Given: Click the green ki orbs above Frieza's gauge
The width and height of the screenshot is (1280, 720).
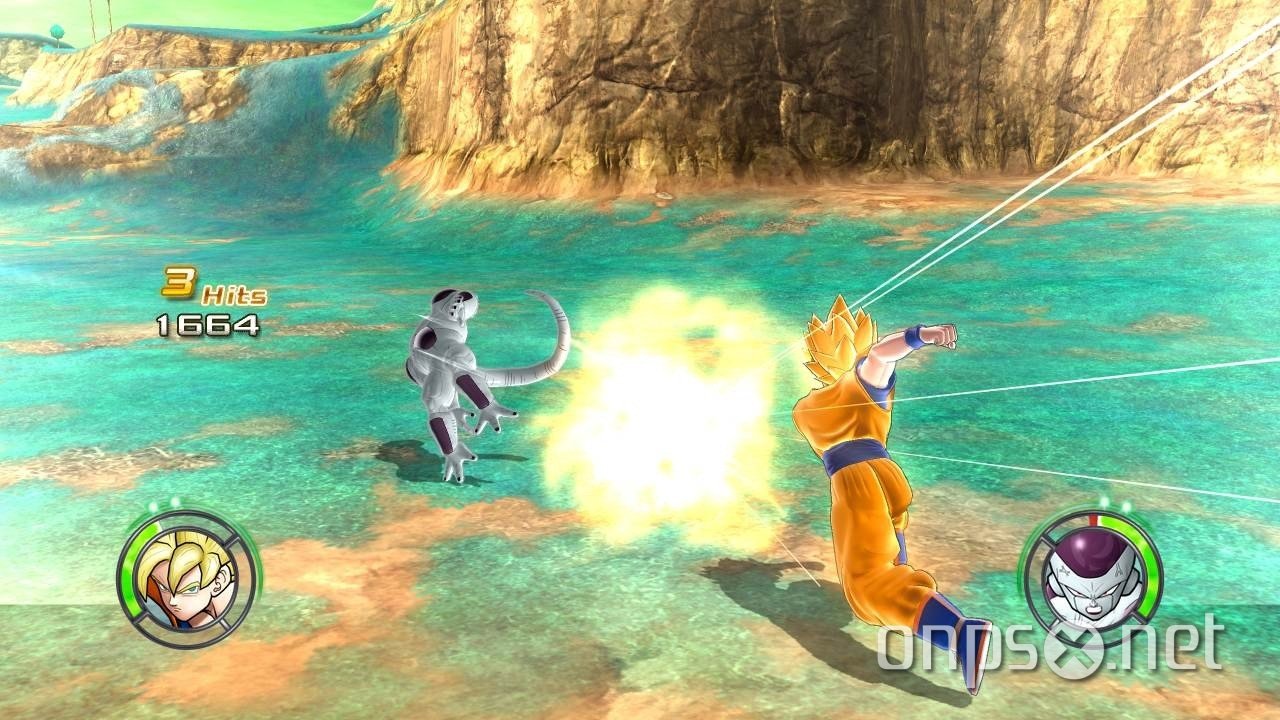Looking at the screenshot, I should (1117, 504).
